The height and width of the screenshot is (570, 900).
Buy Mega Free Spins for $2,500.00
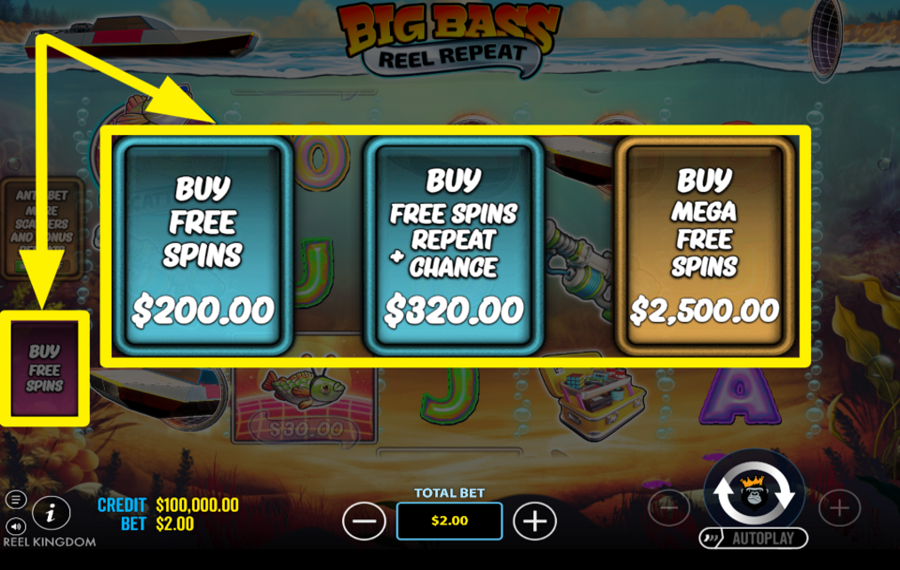[705, 247]
